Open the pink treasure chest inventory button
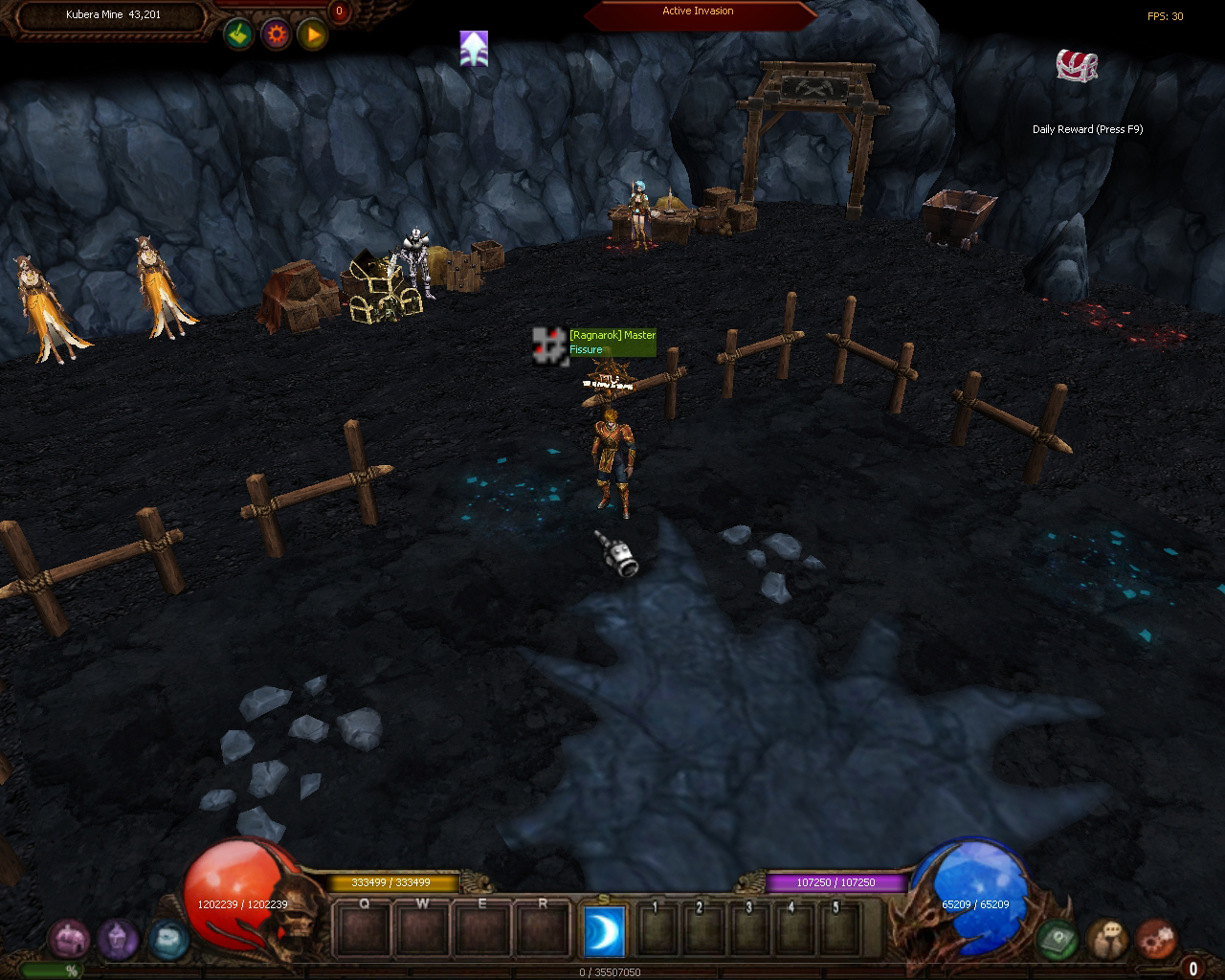The height and width of the screenshot is (980, 1225). point(68,940)
